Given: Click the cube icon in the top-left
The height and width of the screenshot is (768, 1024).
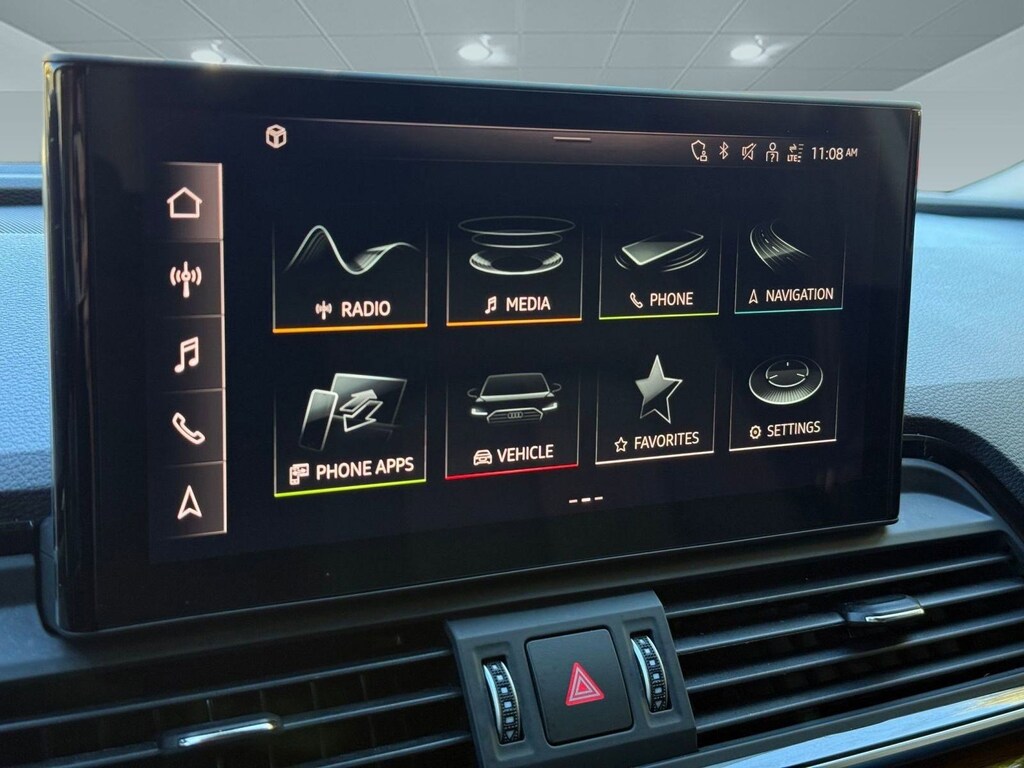Looking at the screenshot, I should (276, 136).
